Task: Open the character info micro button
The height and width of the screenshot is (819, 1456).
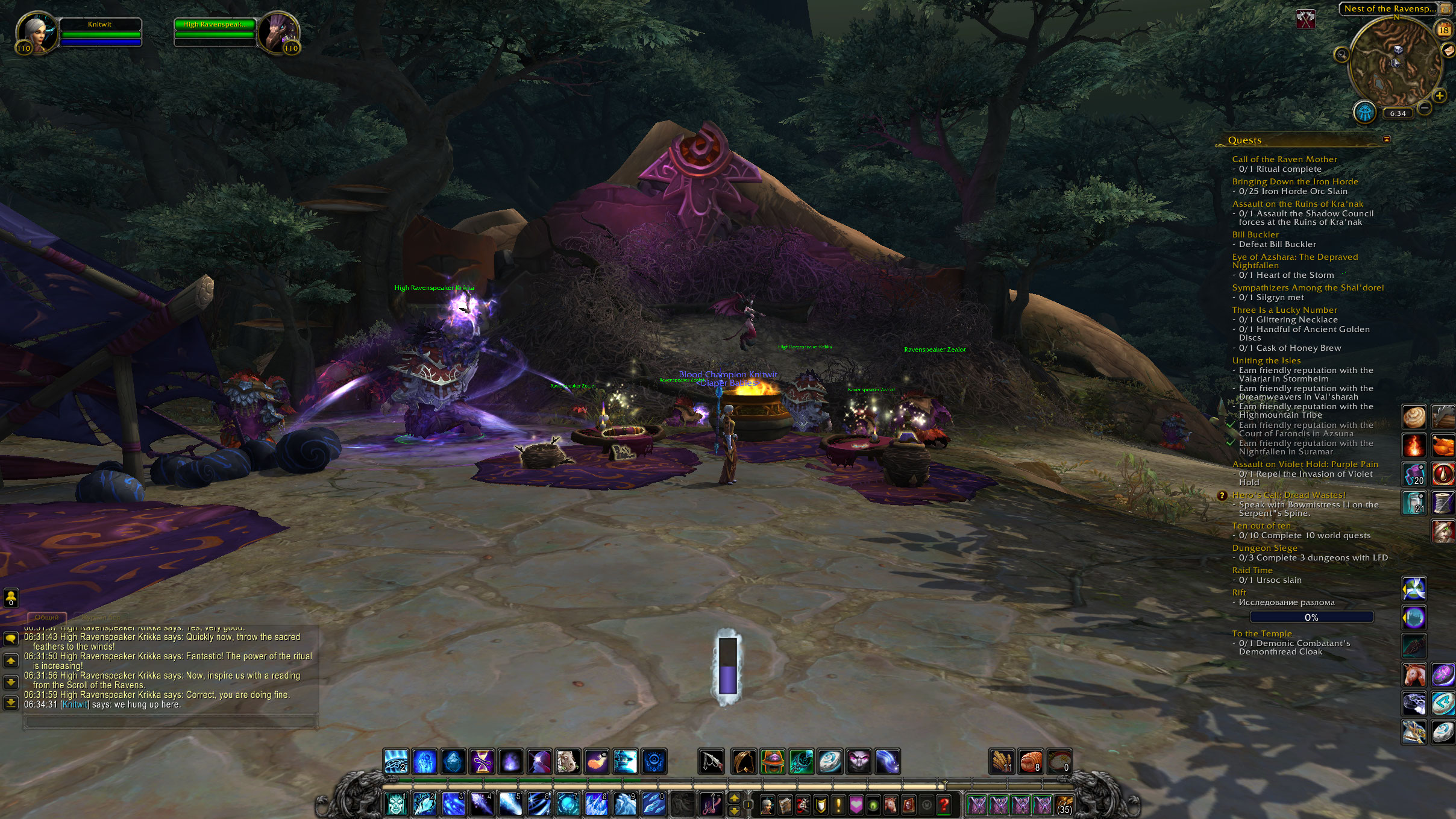Action: [767, 805]
